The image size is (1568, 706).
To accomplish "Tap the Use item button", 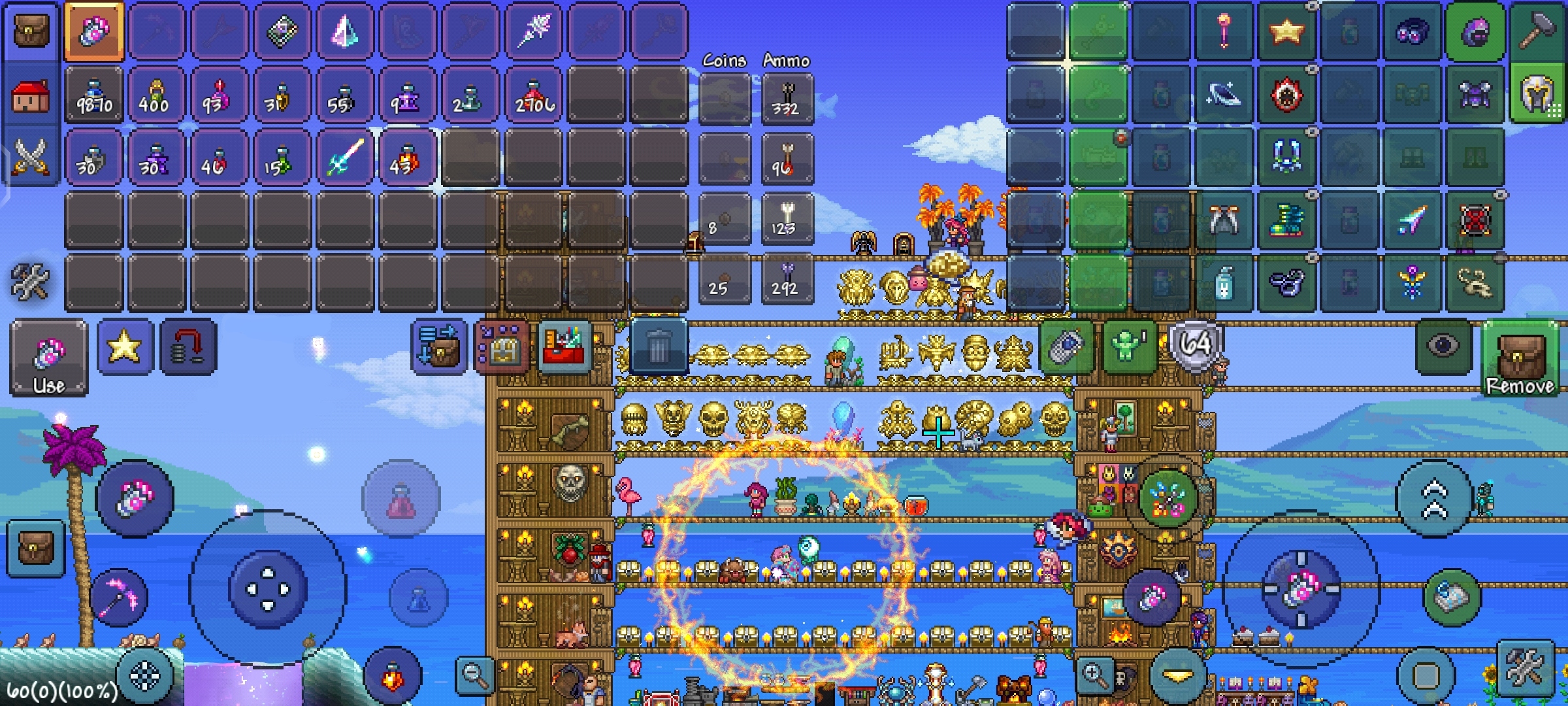I will point(48,358).
